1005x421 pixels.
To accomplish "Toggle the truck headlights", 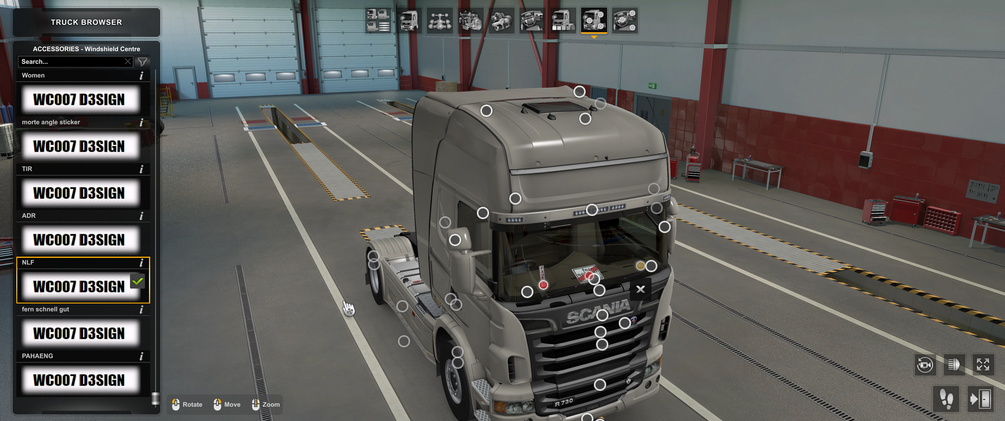I will coord(954,365).
